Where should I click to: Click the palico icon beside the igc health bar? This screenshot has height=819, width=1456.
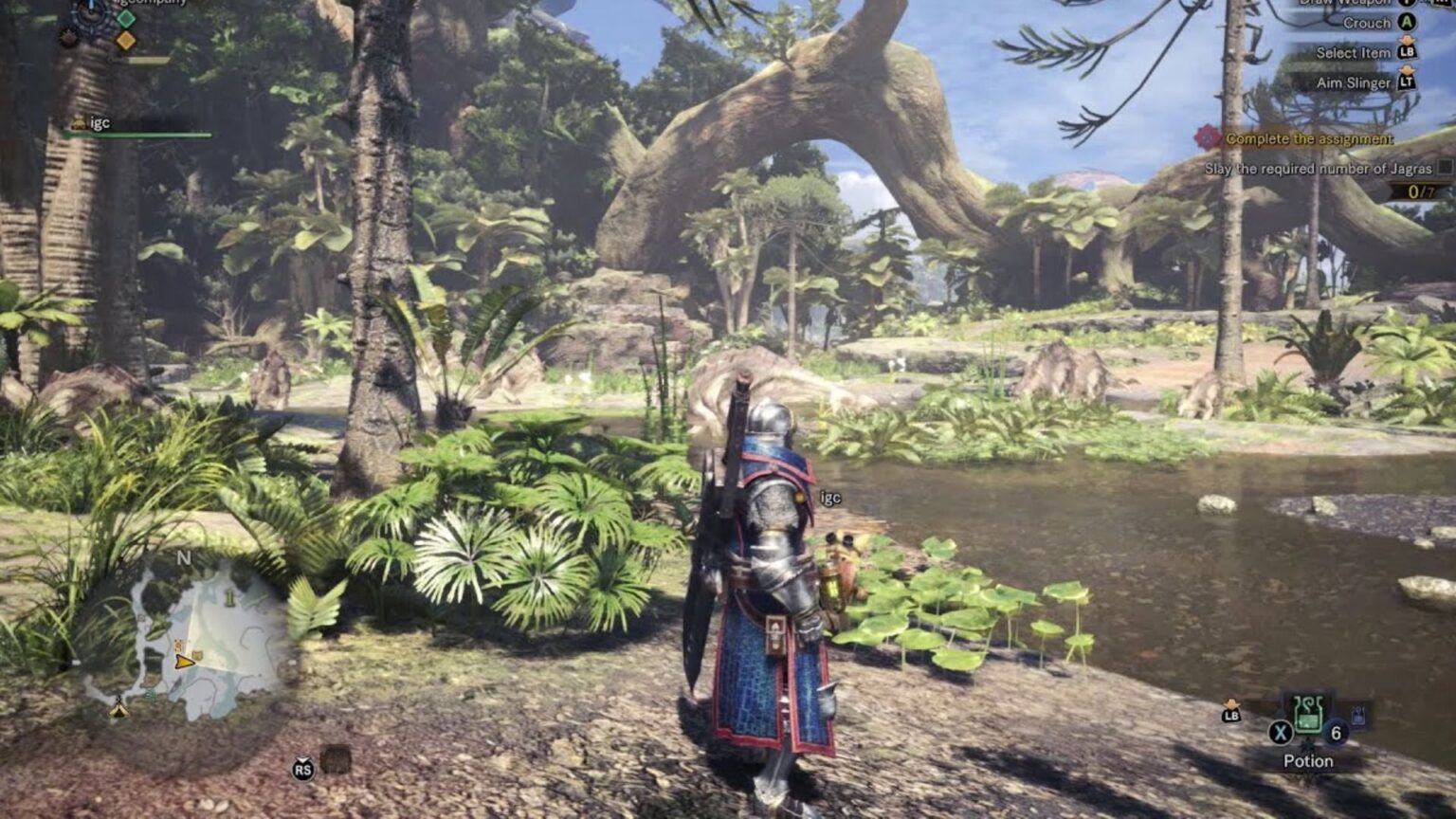(80, 122)
